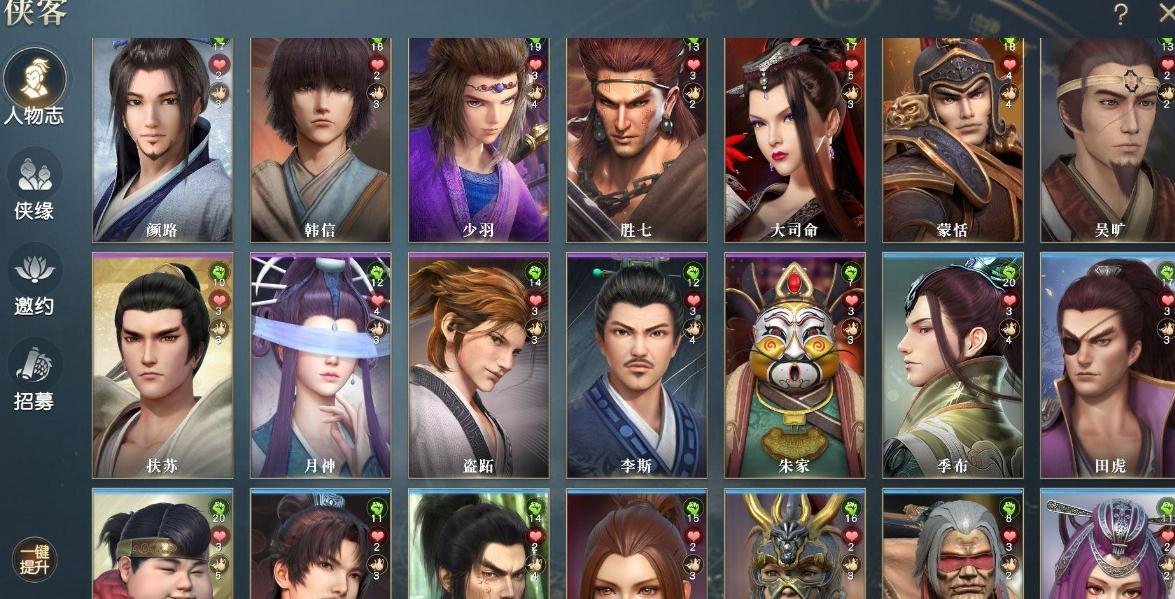The image size is (1175, 599).
Task: Choose the 盗跖 hero card
Action: tap(478, 365)
